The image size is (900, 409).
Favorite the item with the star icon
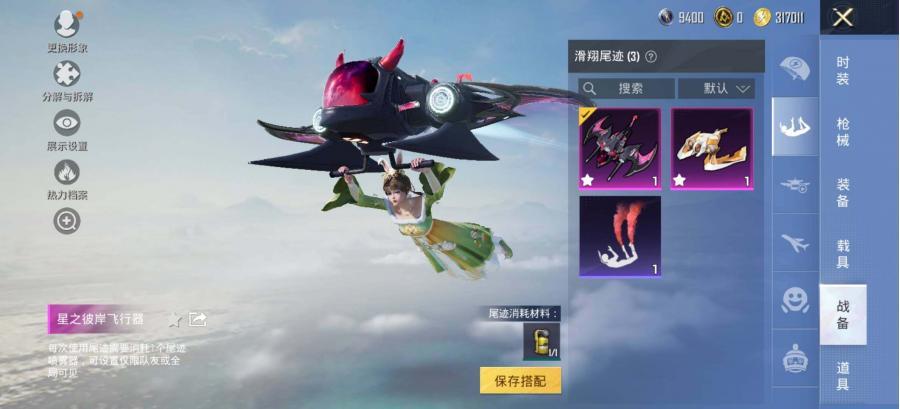point(174,319)
